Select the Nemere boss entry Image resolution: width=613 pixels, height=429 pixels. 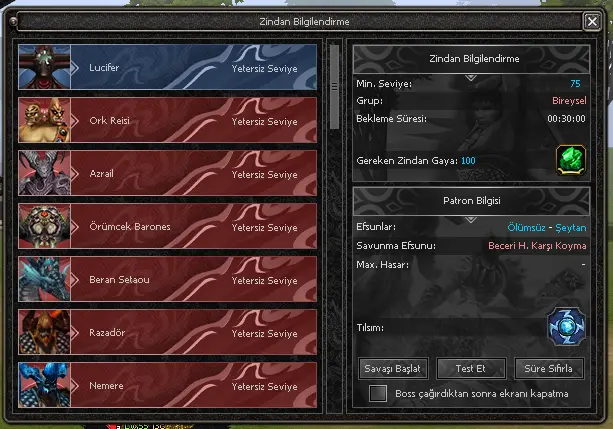click(x=180, y=384)
